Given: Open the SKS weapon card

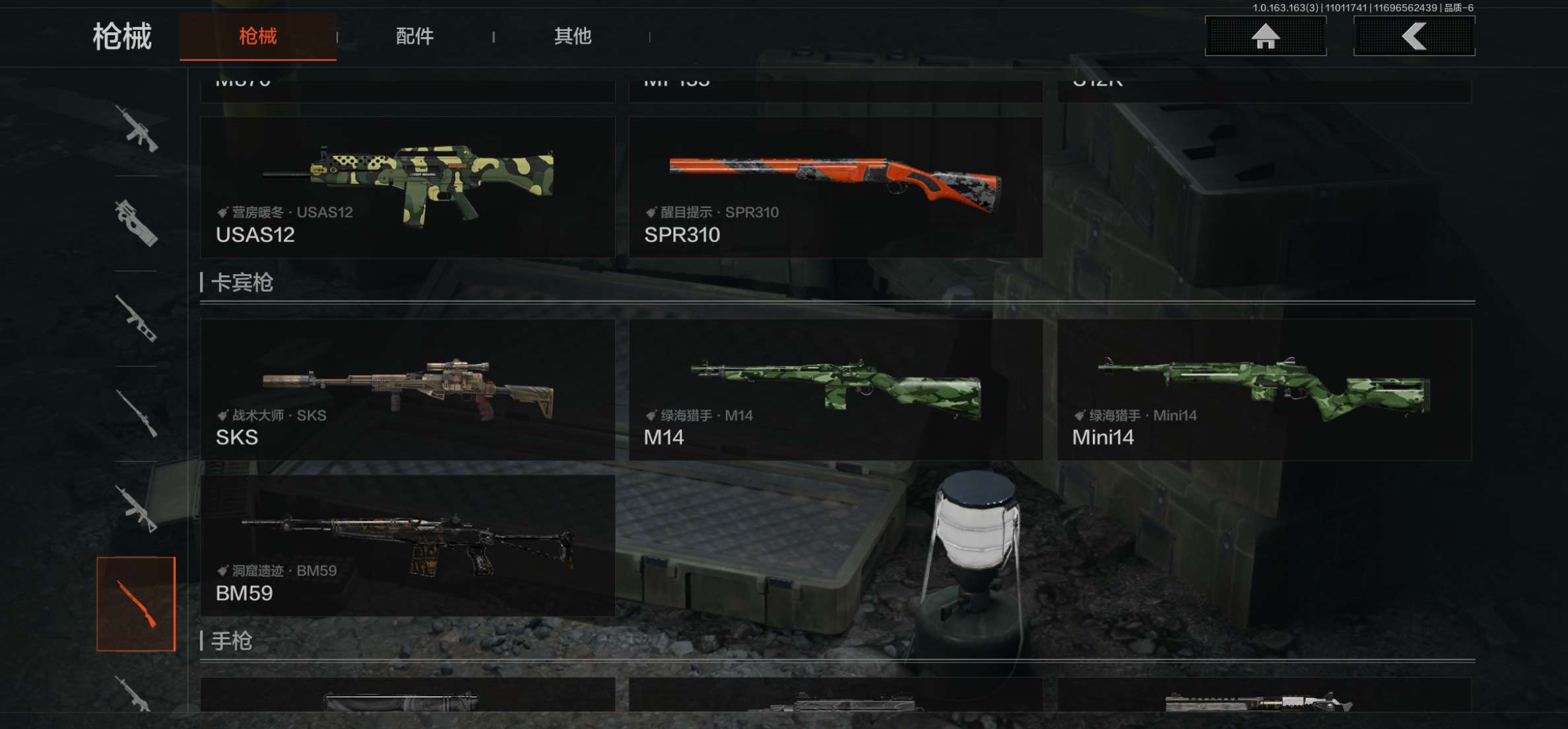Looking at the screenshot, I should tap(407, 390).
